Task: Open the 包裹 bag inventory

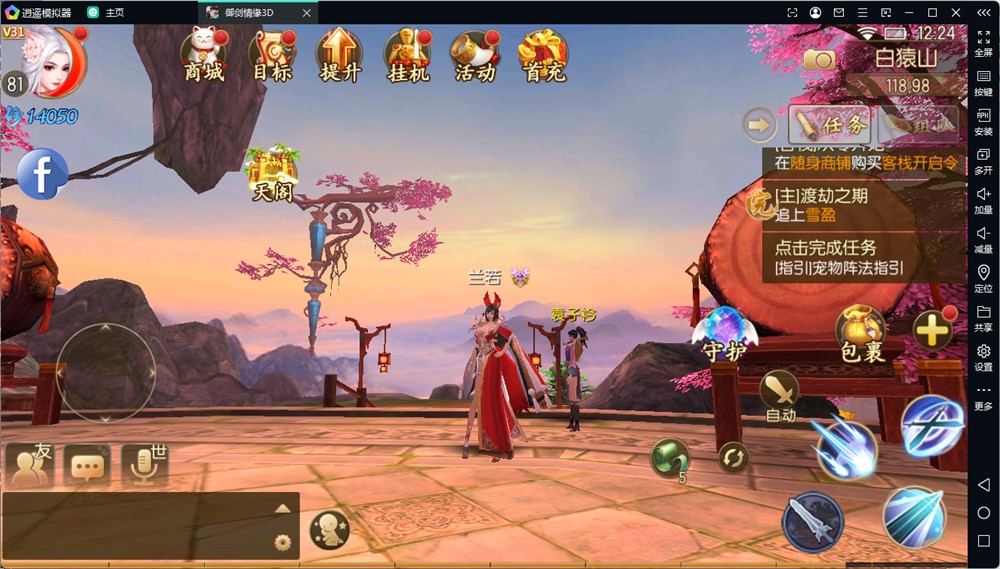Action: [861, 333]
